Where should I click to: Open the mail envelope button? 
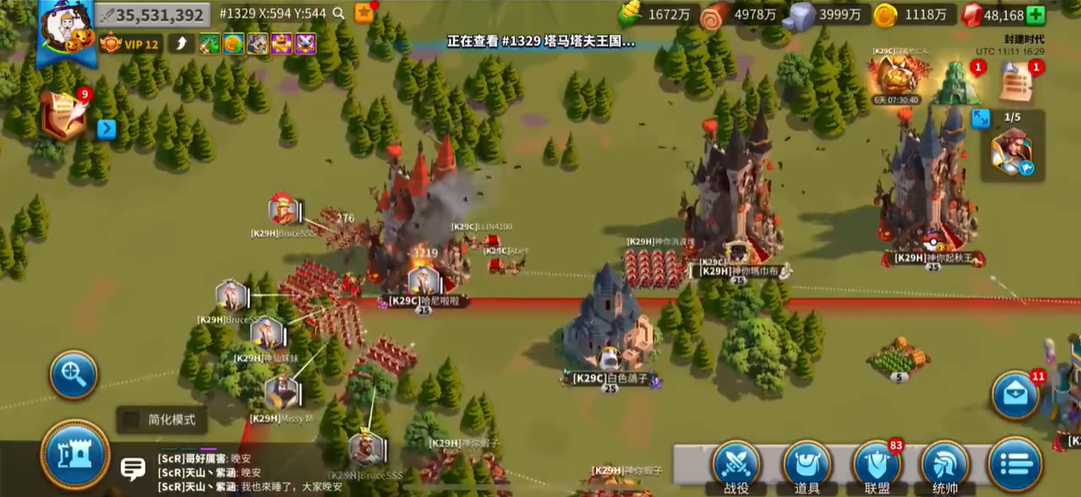pyautogui.click(x=1015, y=395)
